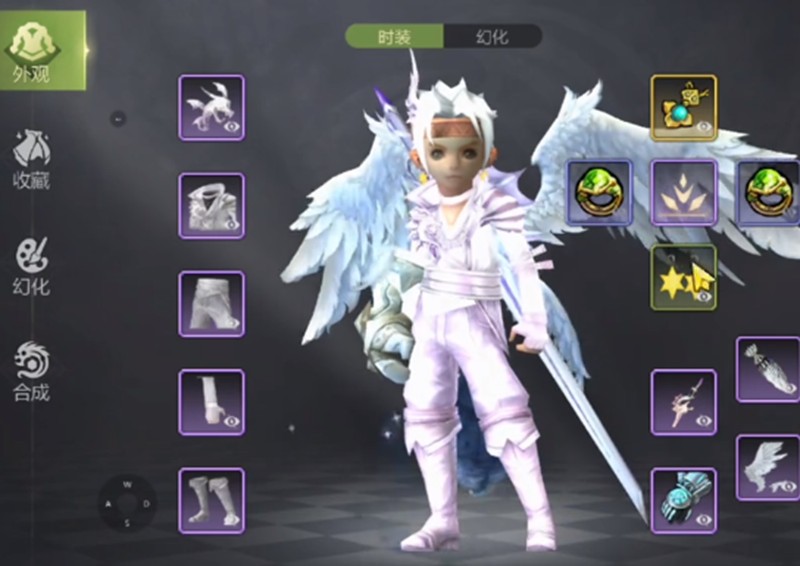Select the sword weapon costume slot
800x566 pixels.
684,402
